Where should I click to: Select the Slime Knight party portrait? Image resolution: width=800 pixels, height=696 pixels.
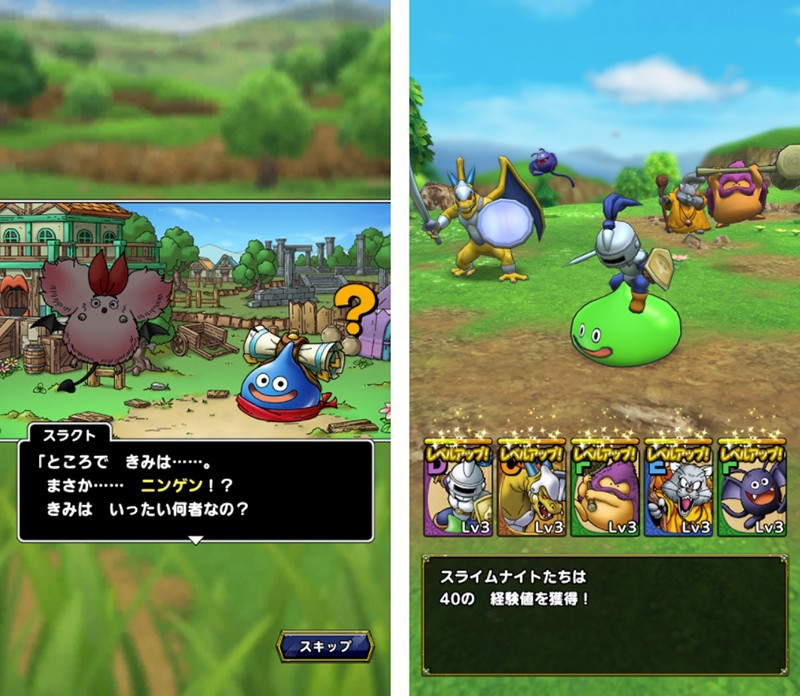(x=457, y=490)
